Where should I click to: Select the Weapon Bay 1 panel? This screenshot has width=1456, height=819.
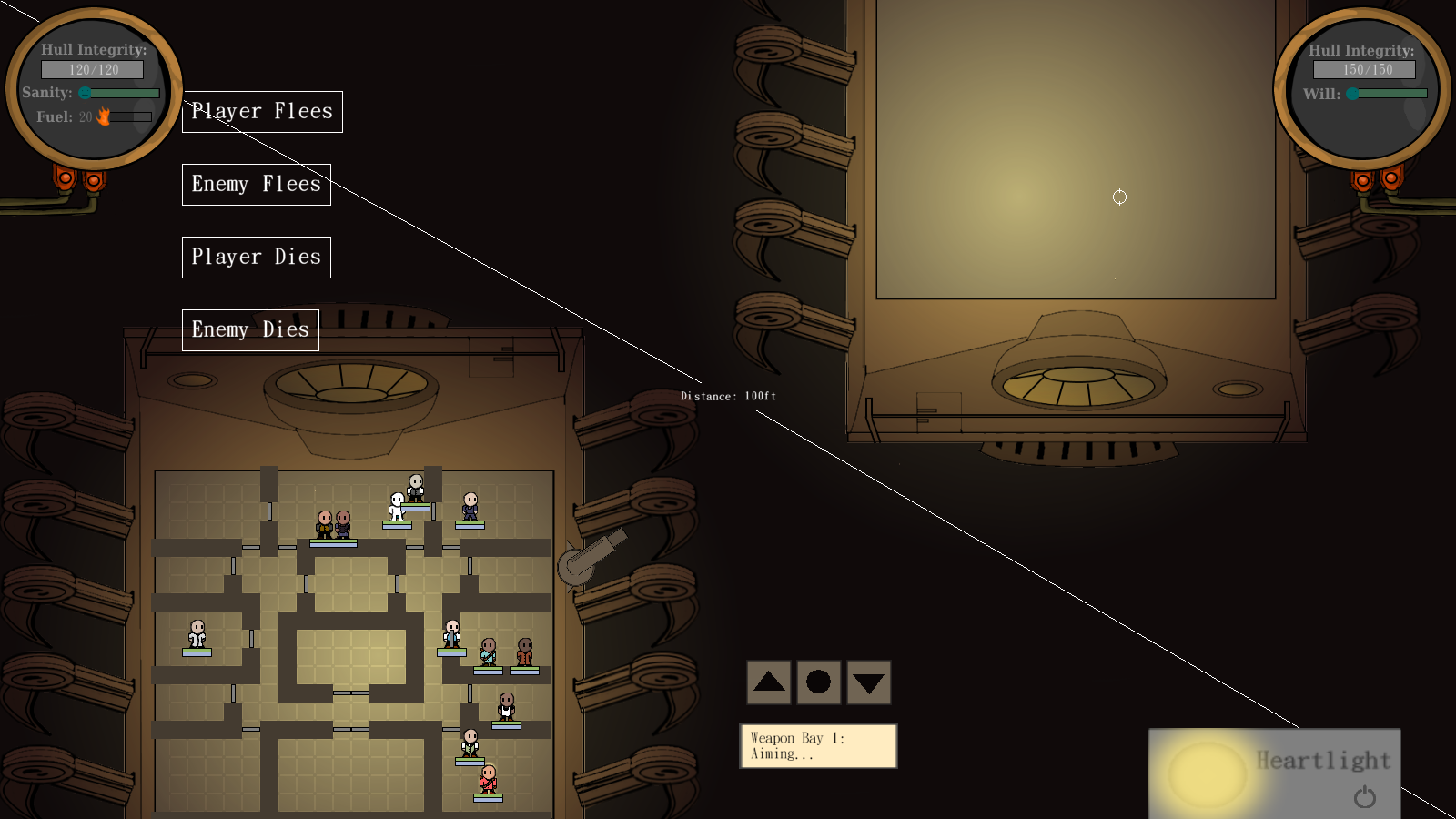pyautogui.click(x=817, y=746)
